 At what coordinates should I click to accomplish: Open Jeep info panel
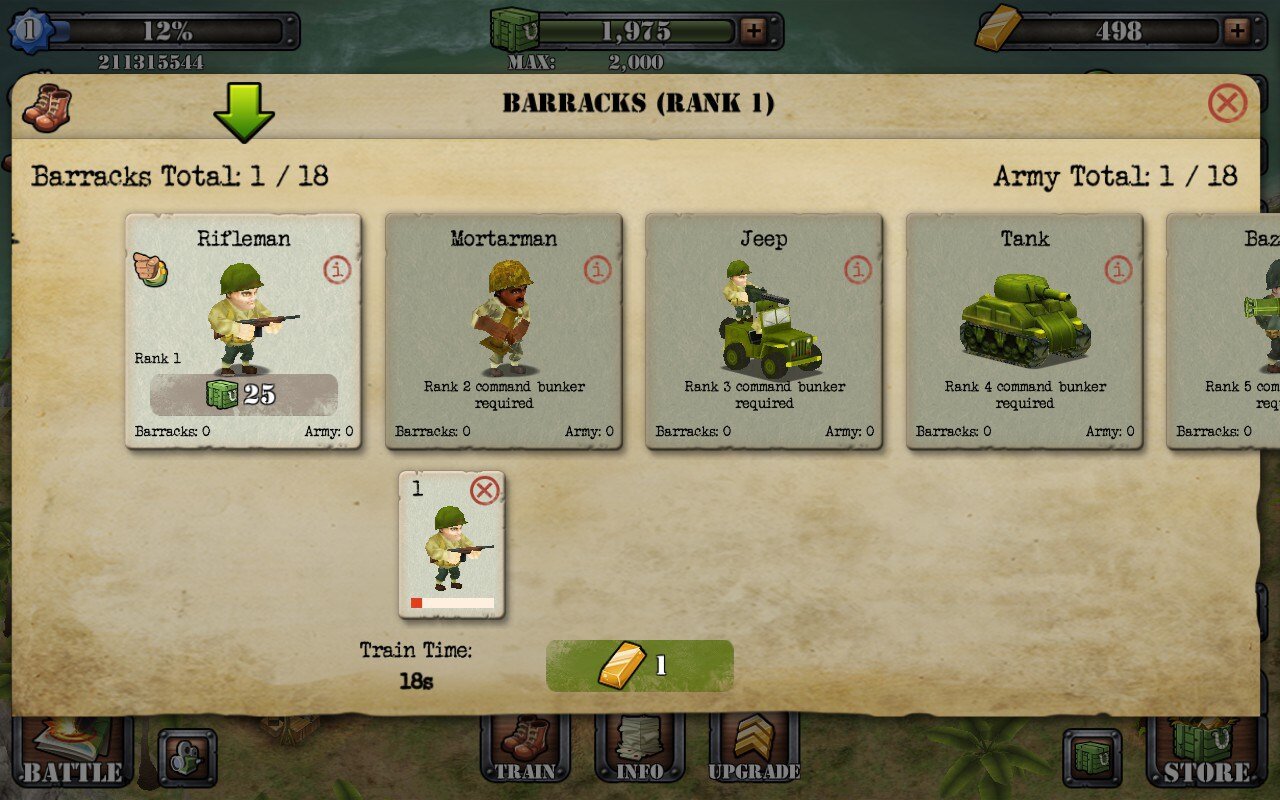[857, 270]
